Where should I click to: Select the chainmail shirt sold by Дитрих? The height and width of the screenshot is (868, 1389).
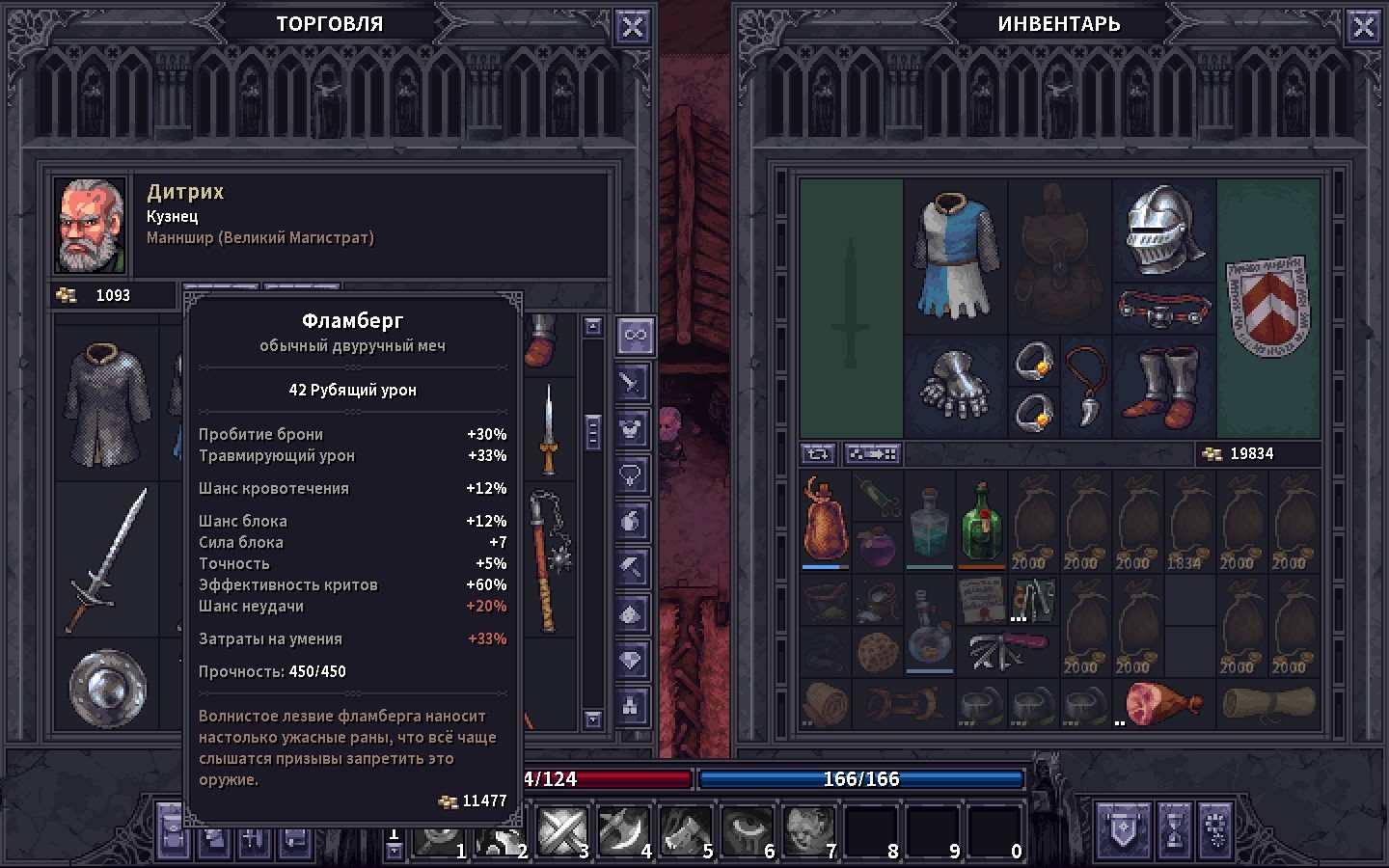coord(107,404)
